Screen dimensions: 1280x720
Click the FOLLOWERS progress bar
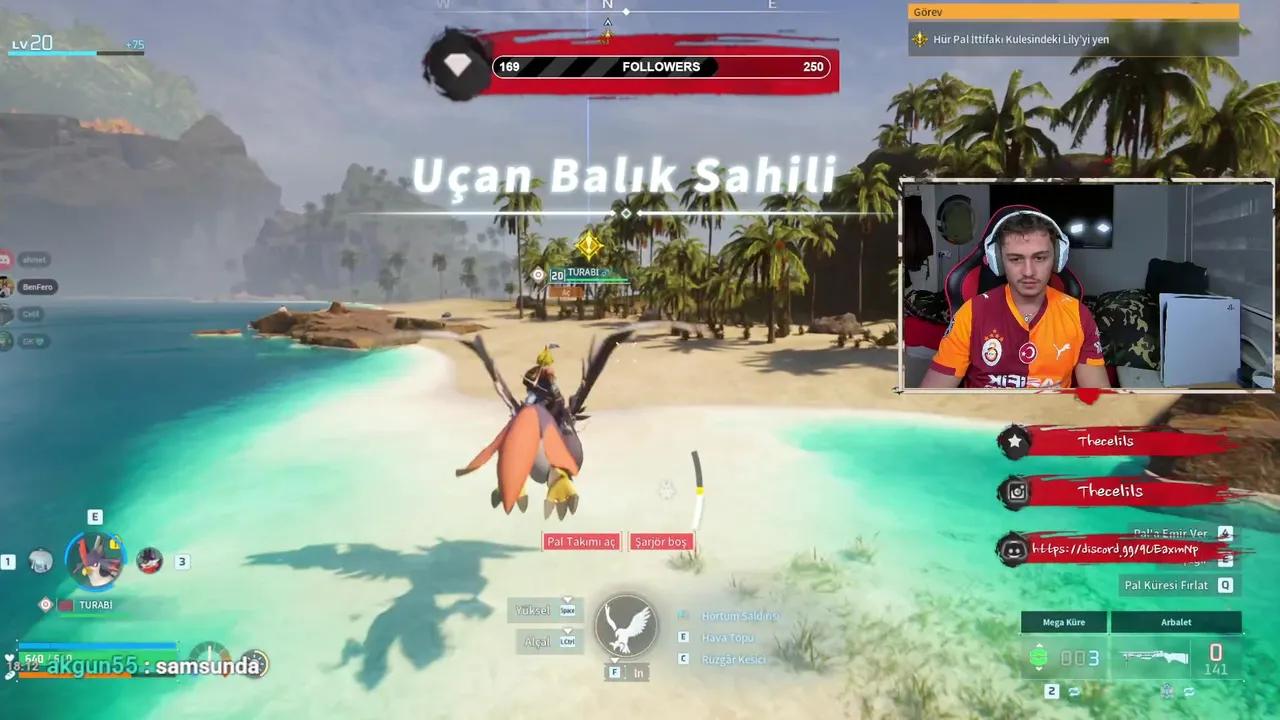660,66
